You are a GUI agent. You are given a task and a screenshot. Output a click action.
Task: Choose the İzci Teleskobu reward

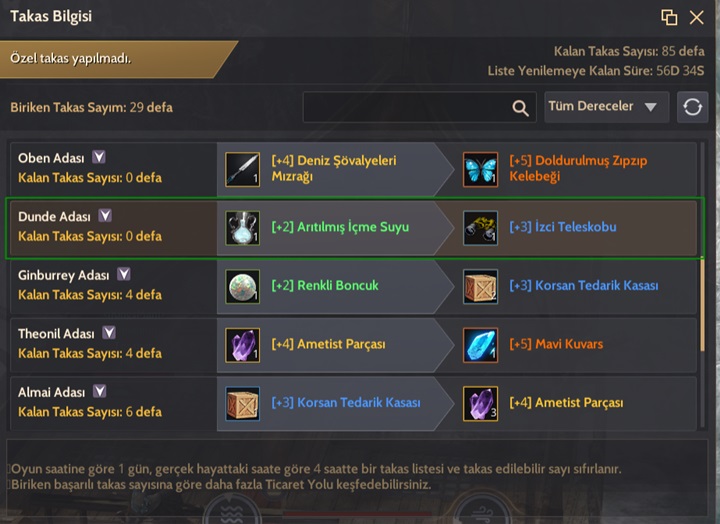480,228
